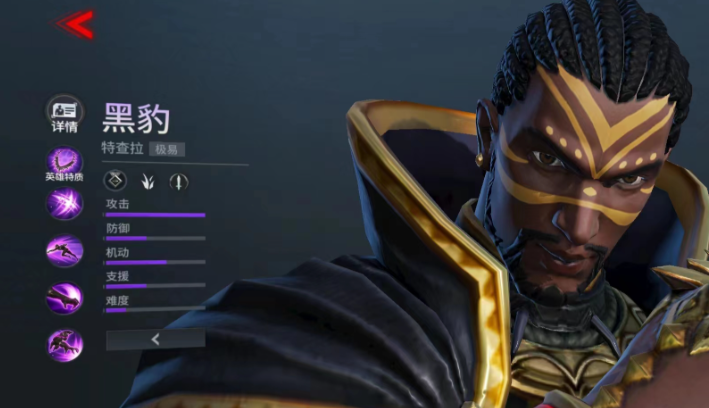Click the diamond-shaped role icon under 特查拉
Screen dimensions: 709x408
pyautogui.click(x=116, y=181)
